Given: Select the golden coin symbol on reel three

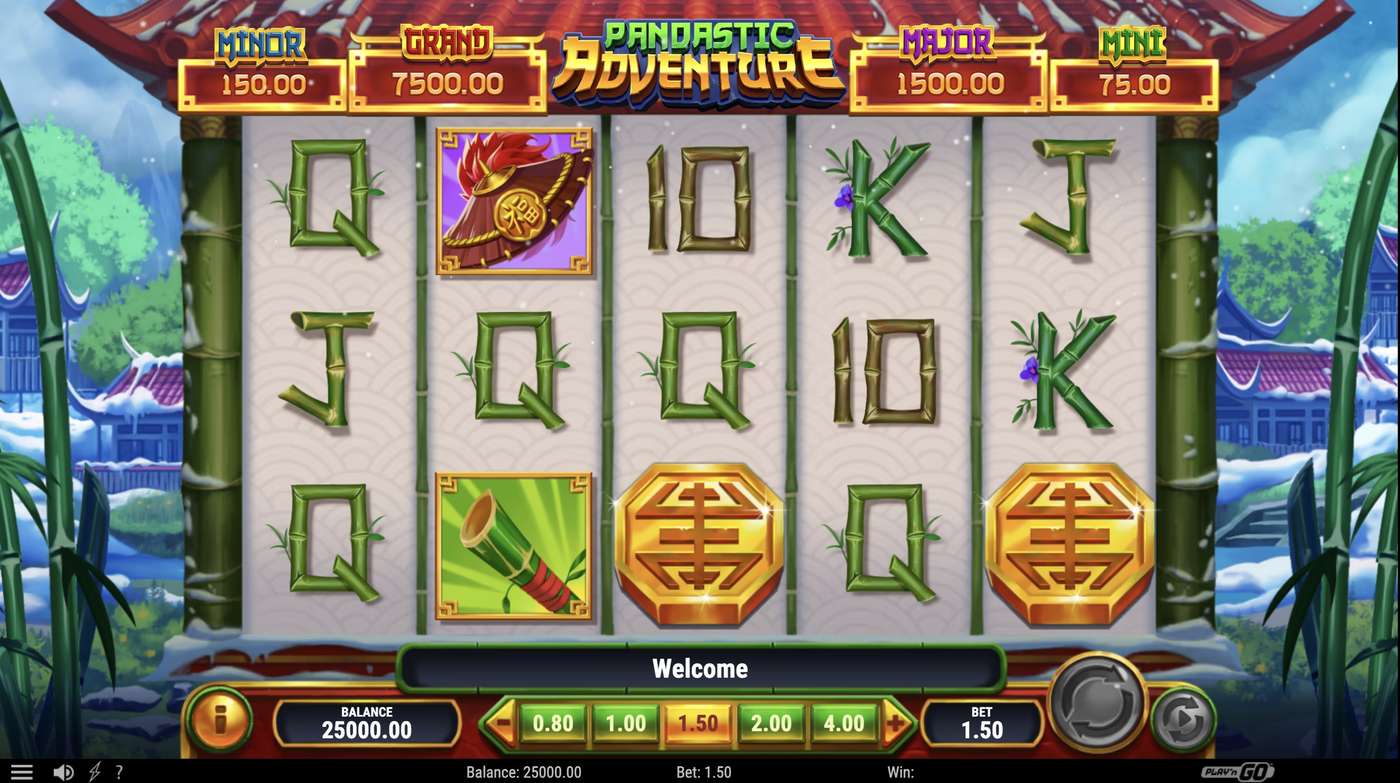Looking at the screenshot, I should pyautogui.click(x=698, y=545).
